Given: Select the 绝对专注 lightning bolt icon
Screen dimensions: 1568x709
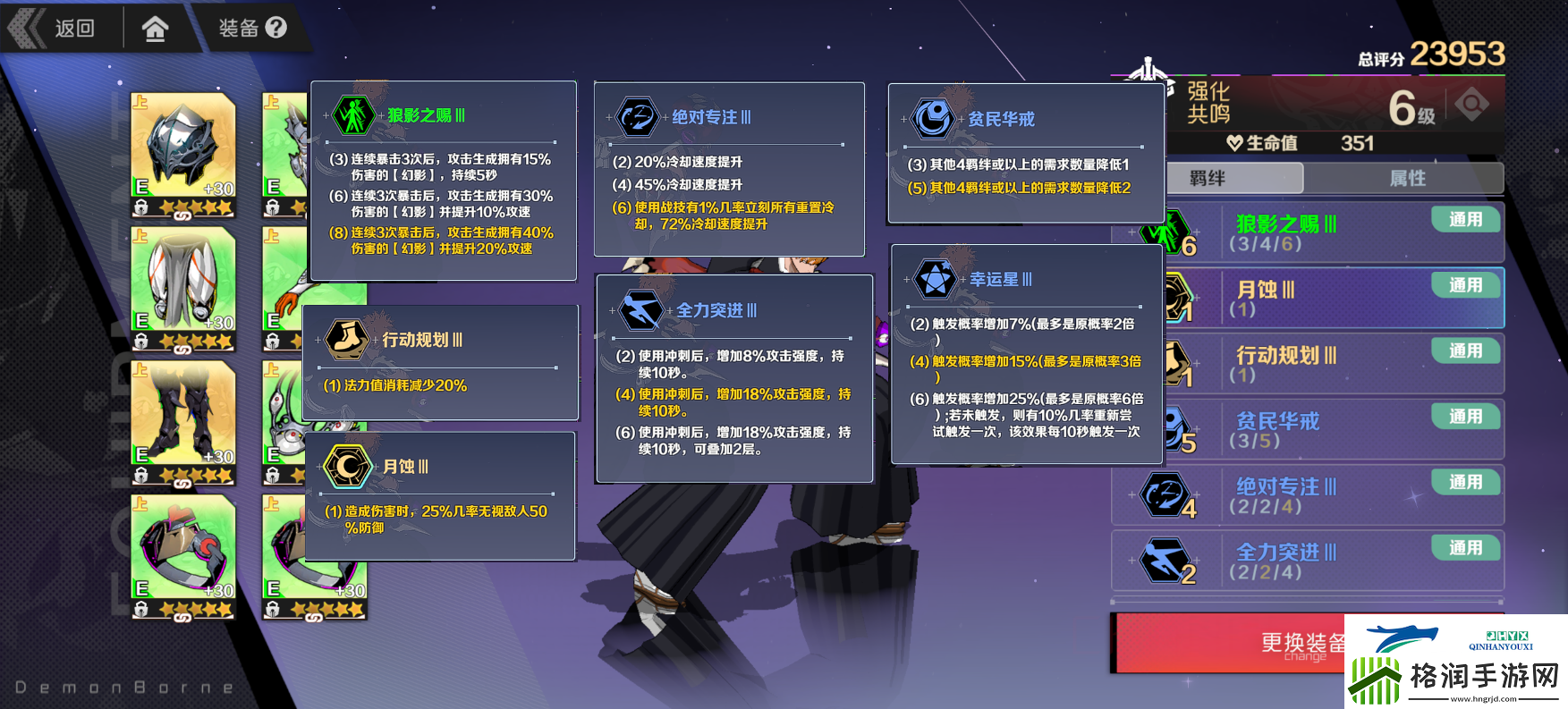Looking at the screenshot, I should [637, 116].
